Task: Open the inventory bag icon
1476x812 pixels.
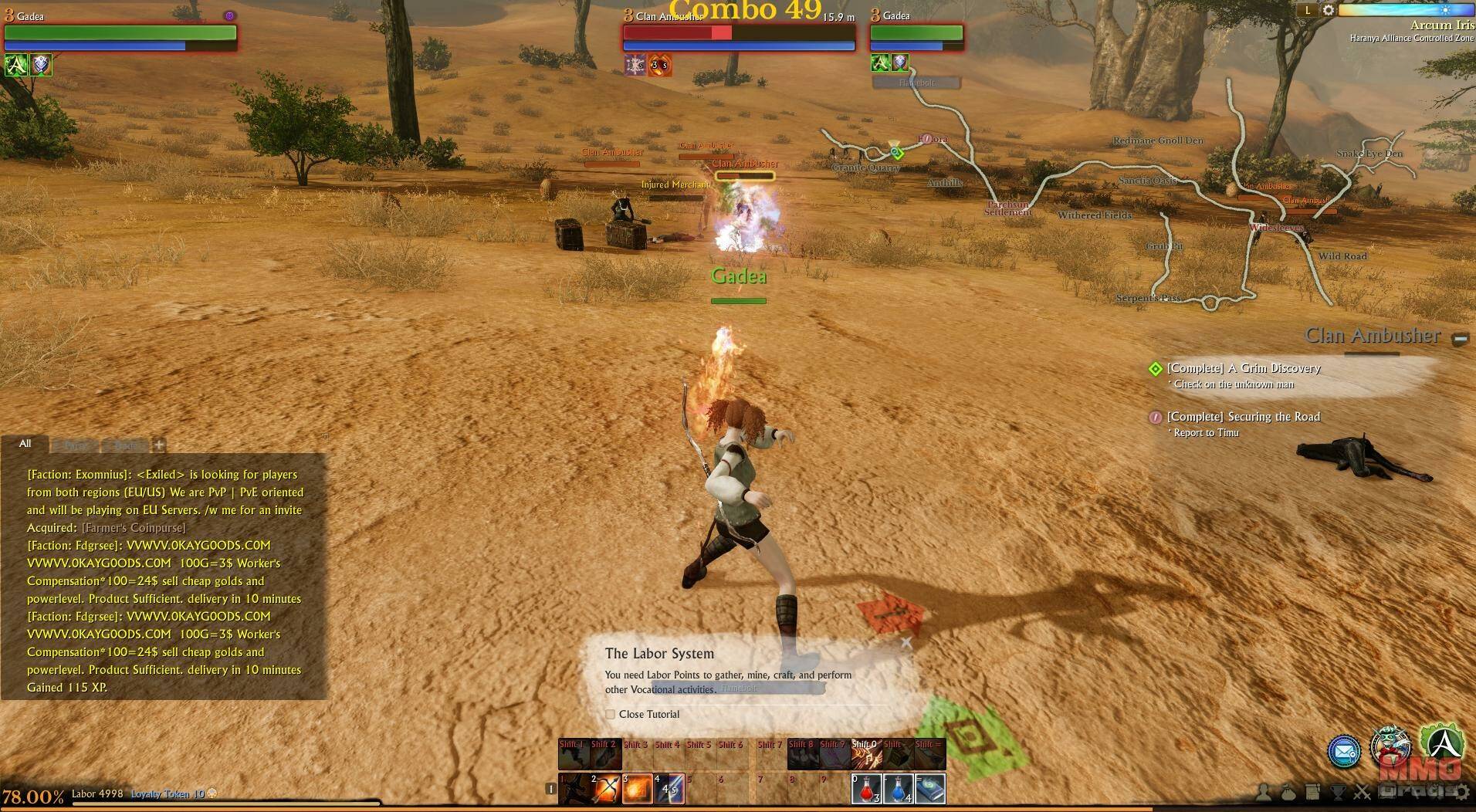Action: pos(1288,791)
